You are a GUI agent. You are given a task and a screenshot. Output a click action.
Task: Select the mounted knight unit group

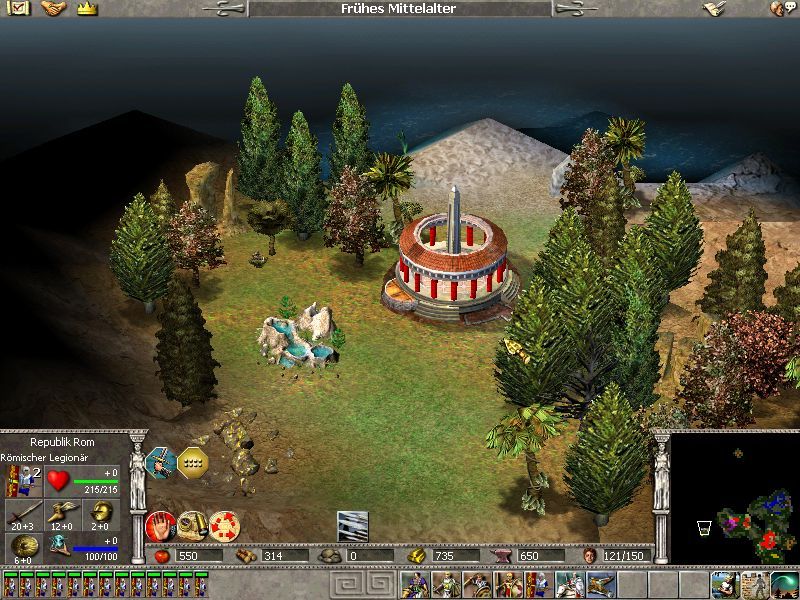[x=569, y=585]
